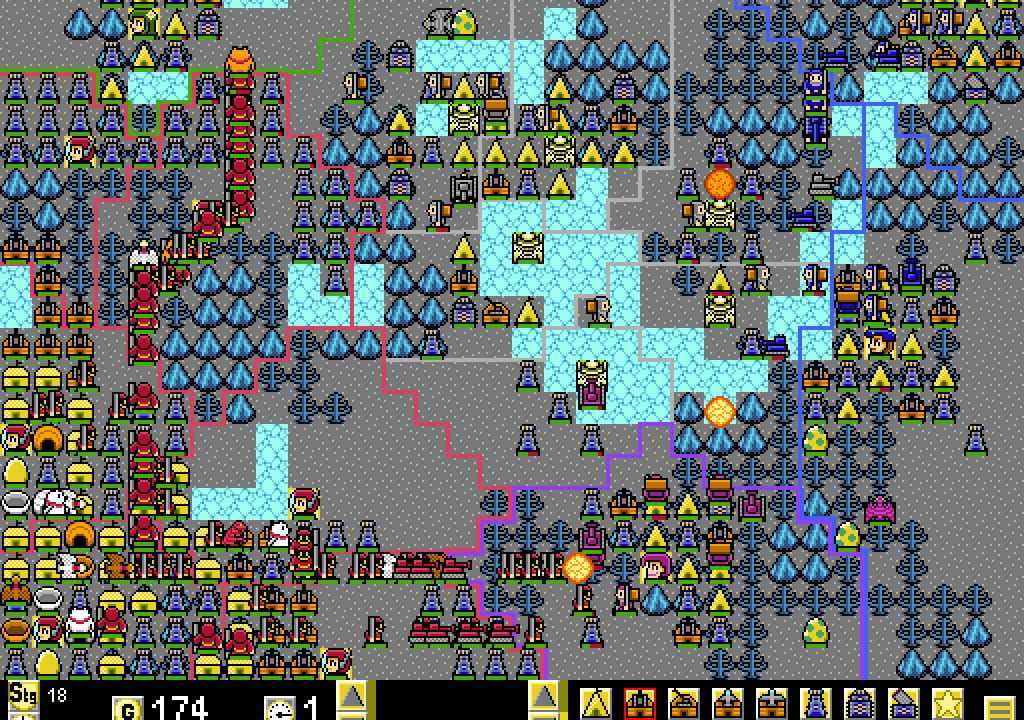Activate the yellow star icon
The image size is (1024, 720).
[x=947, y=702]
